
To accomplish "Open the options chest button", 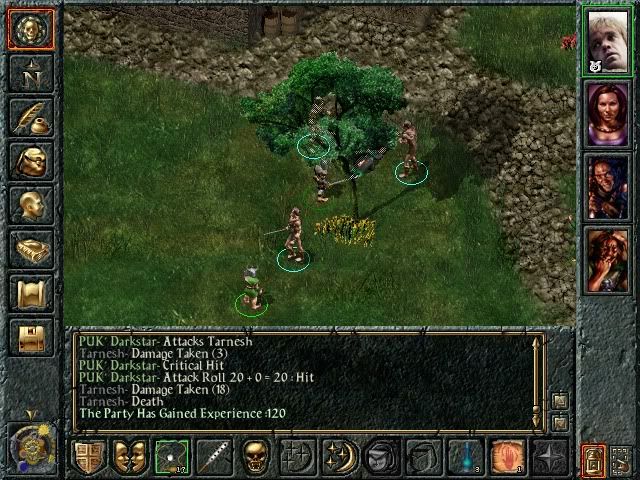I will [x=30, y=337].
